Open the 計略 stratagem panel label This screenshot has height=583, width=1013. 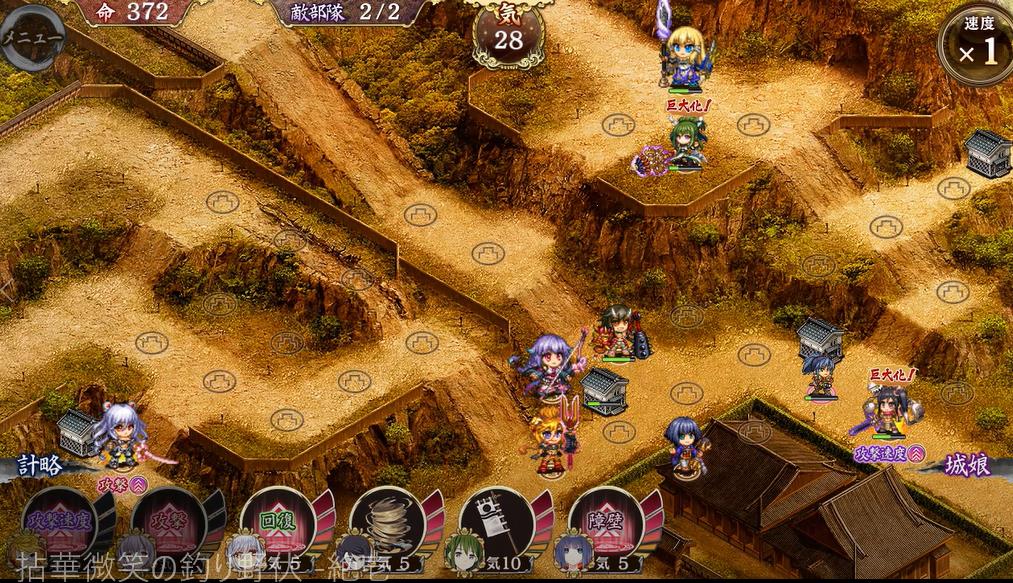(42, 466)
